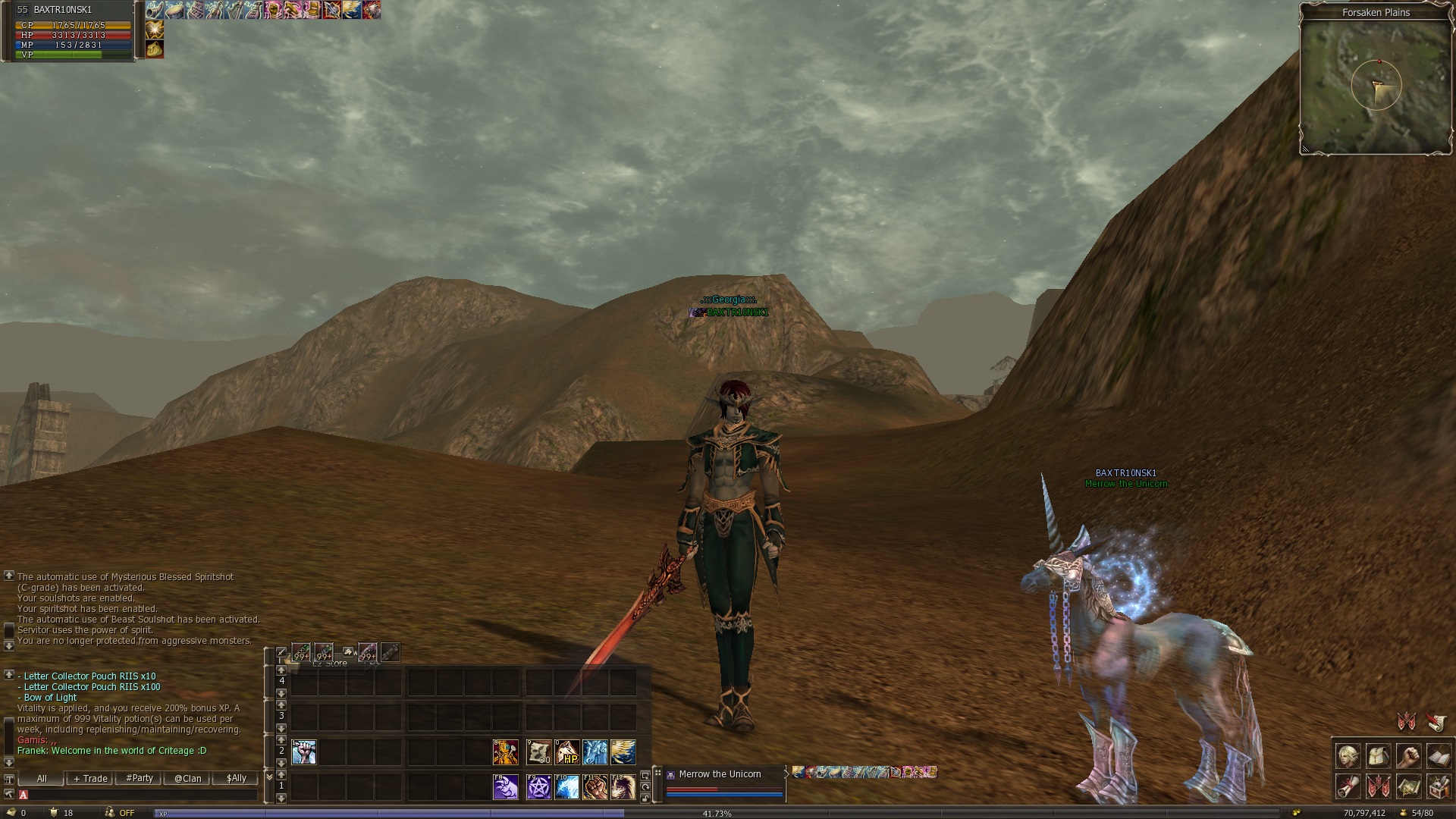The image size is (1456, 819).
Task: Switch to the All chat tab
Action: point(42,779)
